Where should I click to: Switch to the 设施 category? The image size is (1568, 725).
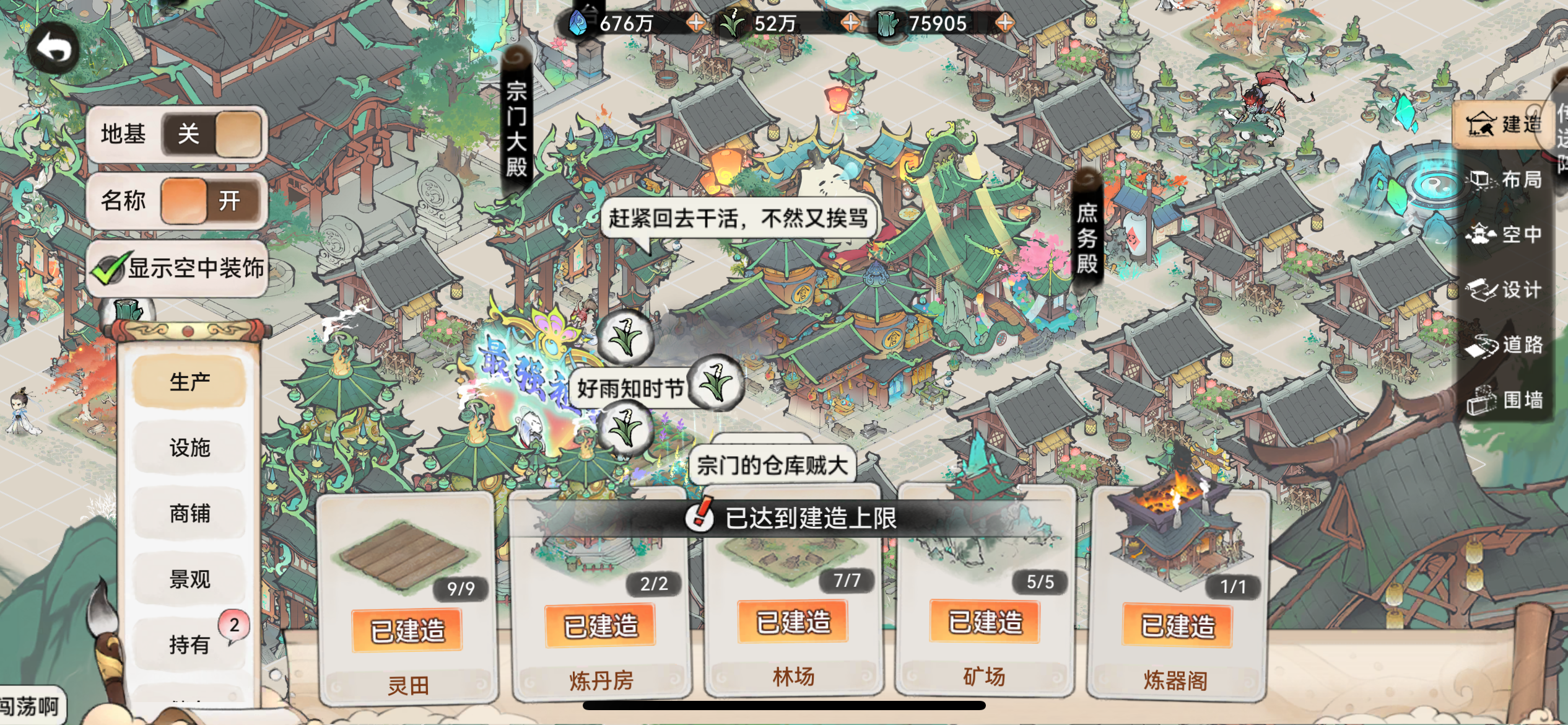click(189, 449)
